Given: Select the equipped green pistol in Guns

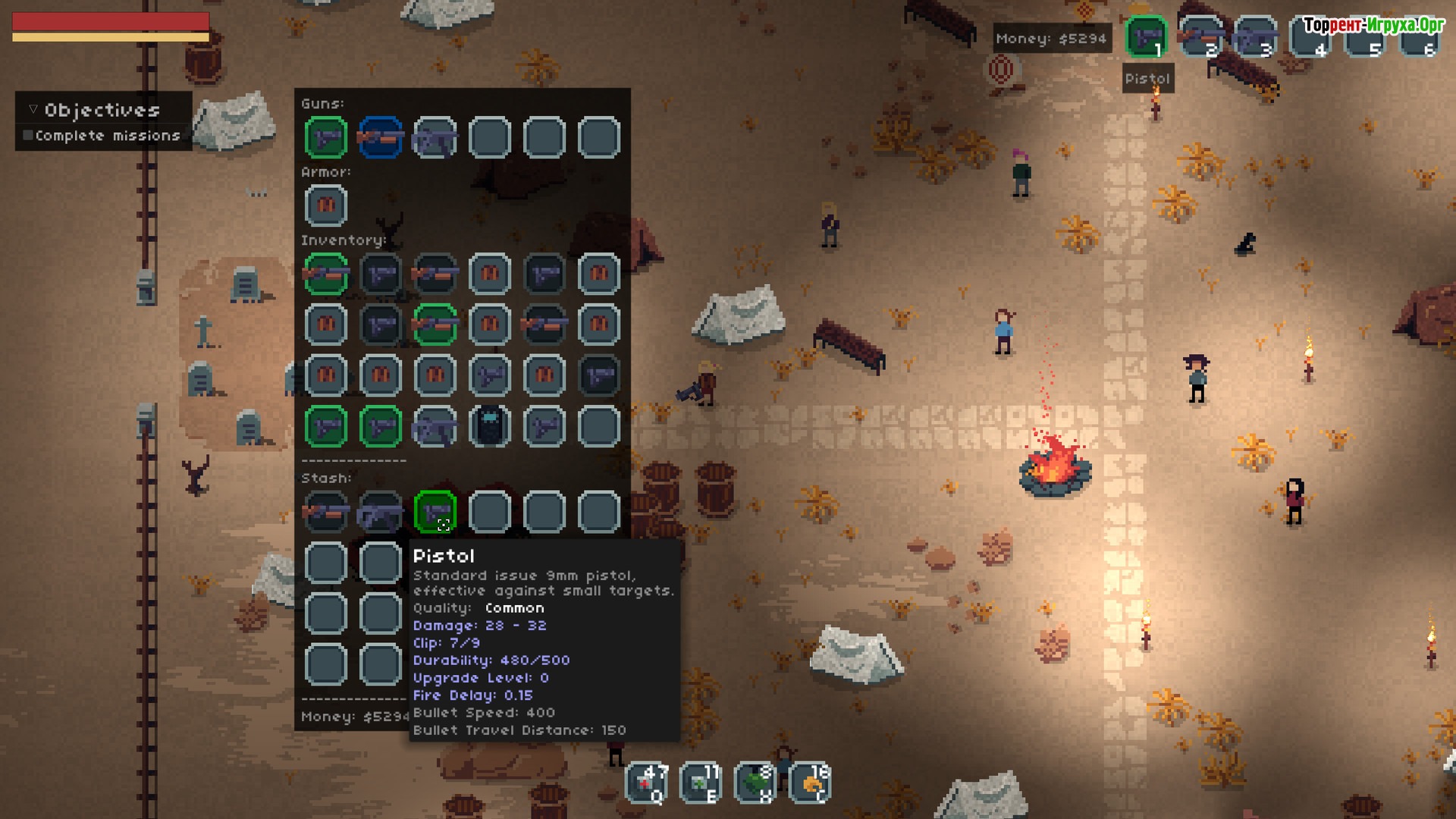Looking at the screenshot, I should click(326, 137).
